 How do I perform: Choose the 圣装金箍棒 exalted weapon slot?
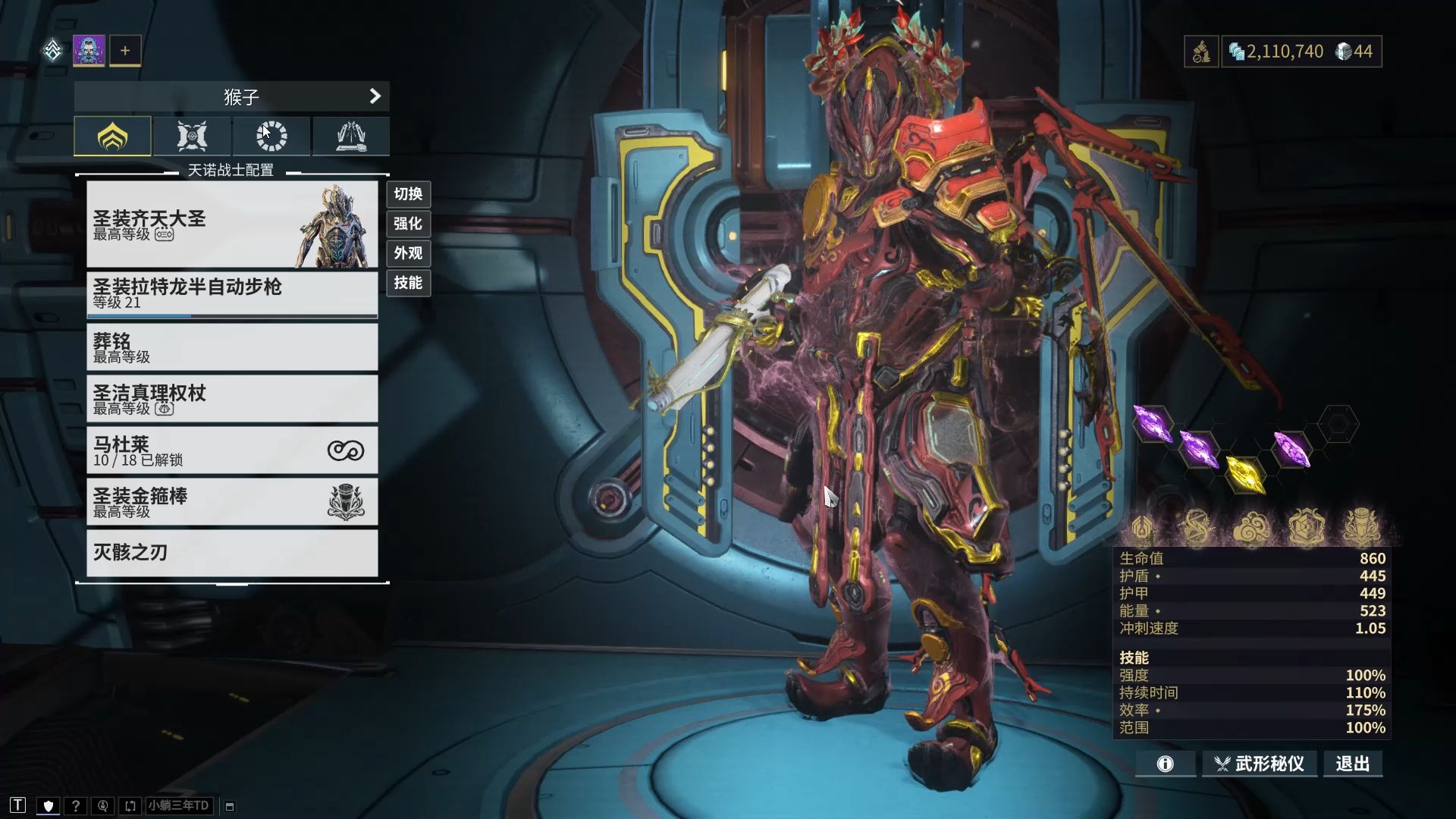point(232,502)
